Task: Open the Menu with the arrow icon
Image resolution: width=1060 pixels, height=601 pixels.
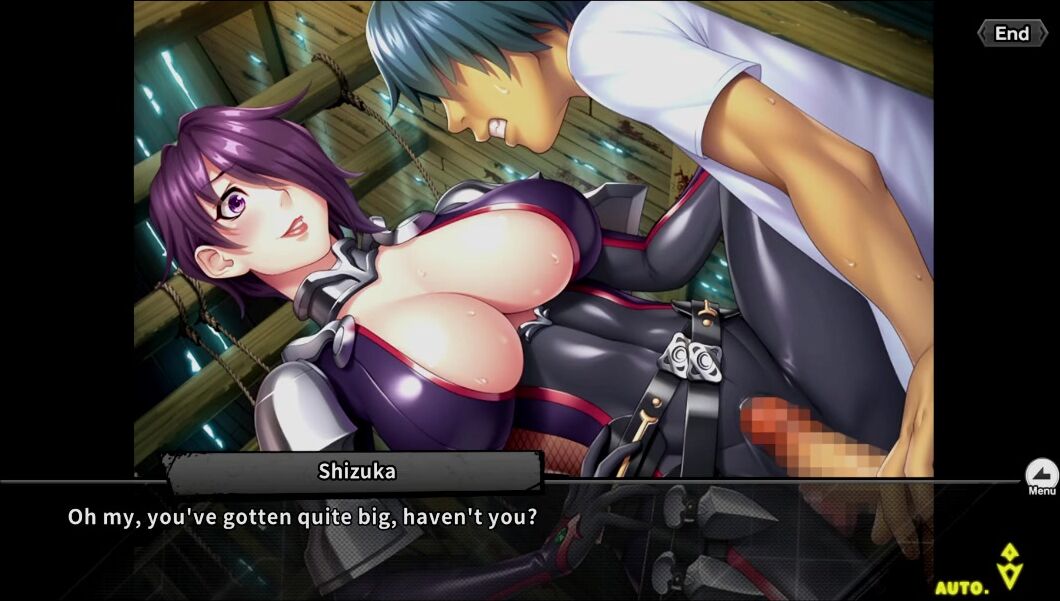Action: click(x=1041, y=475)
